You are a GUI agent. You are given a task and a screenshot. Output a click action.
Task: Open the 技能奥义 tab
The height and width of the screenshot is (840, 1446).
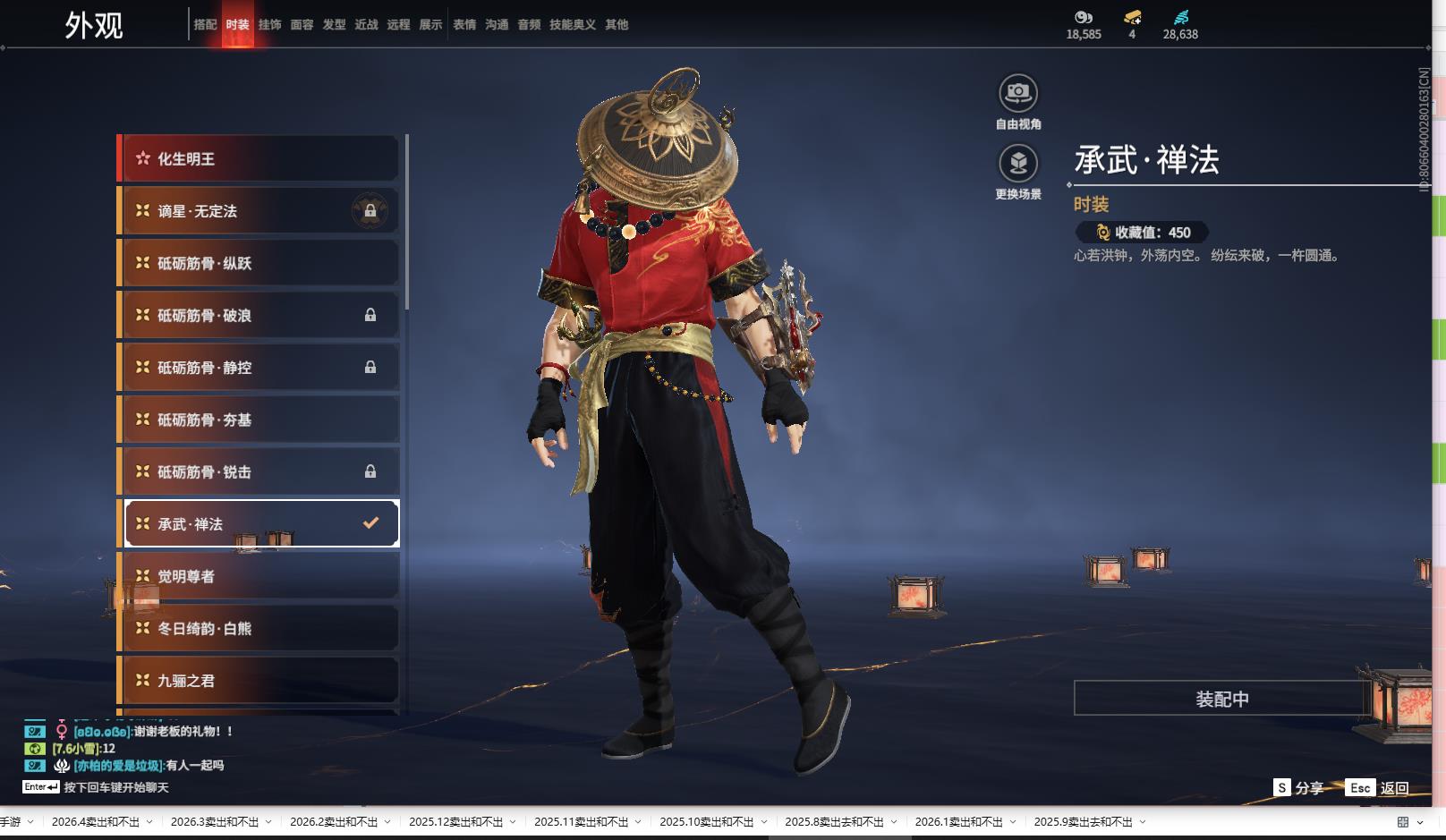[573, 25]
